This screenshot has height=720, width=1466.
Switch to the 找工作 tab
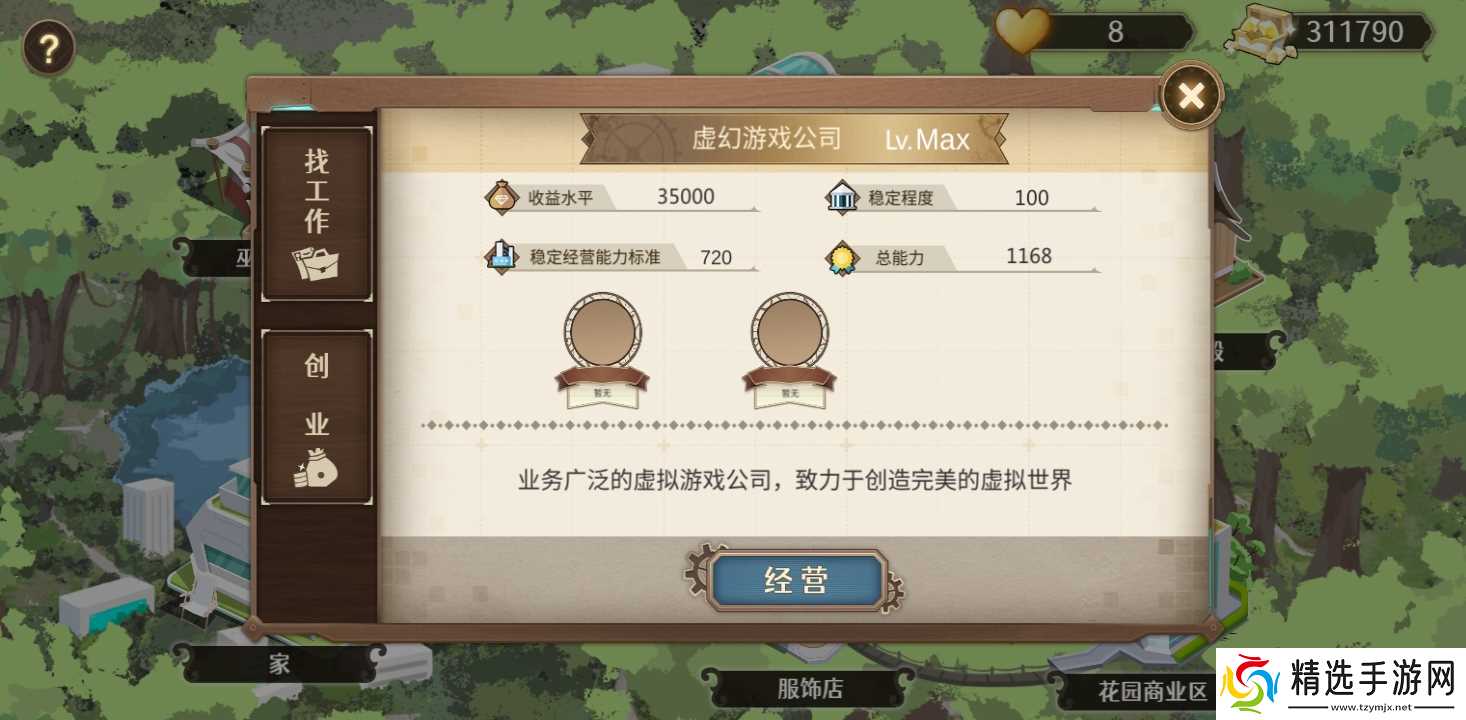315,210
